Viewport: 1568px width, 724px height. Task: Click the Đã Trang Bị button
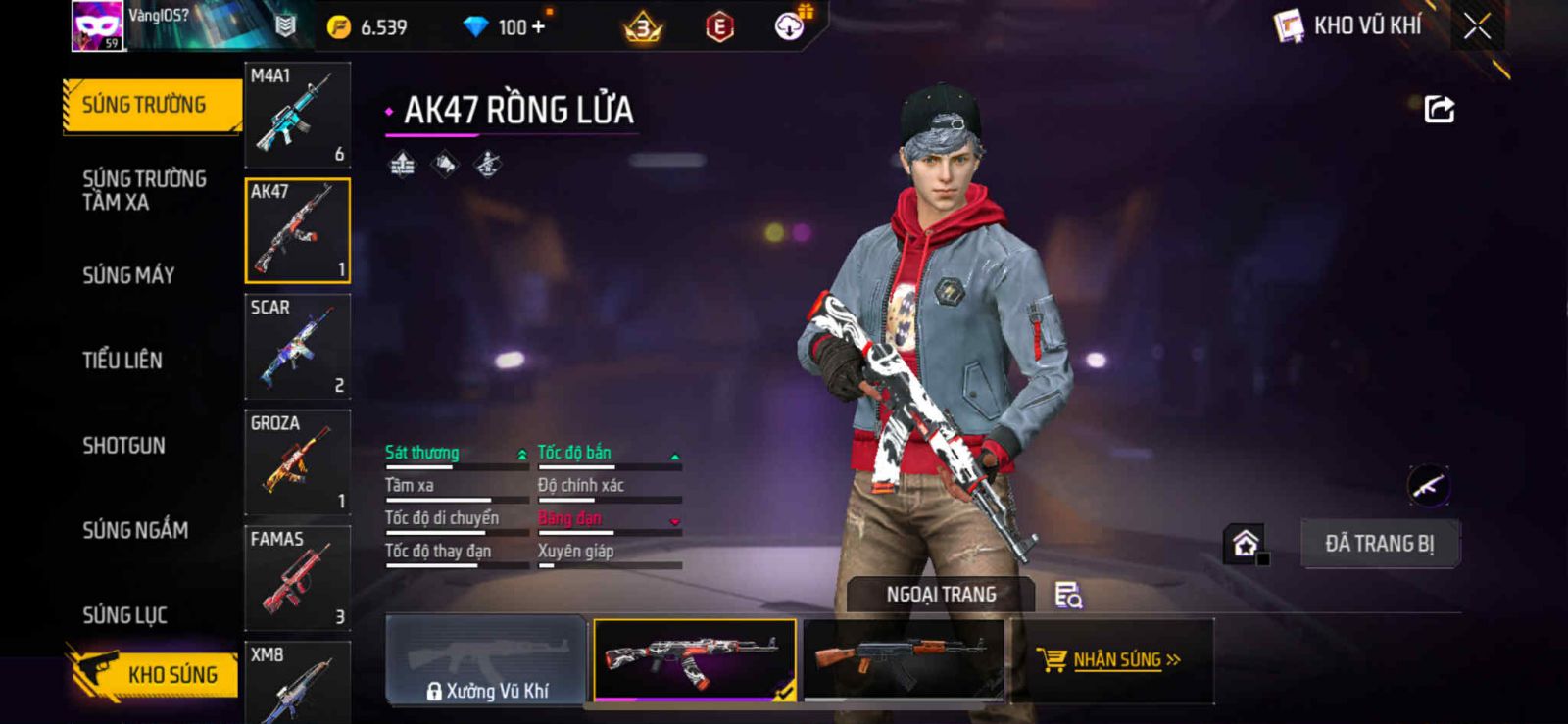click(x=1379, y=544)
